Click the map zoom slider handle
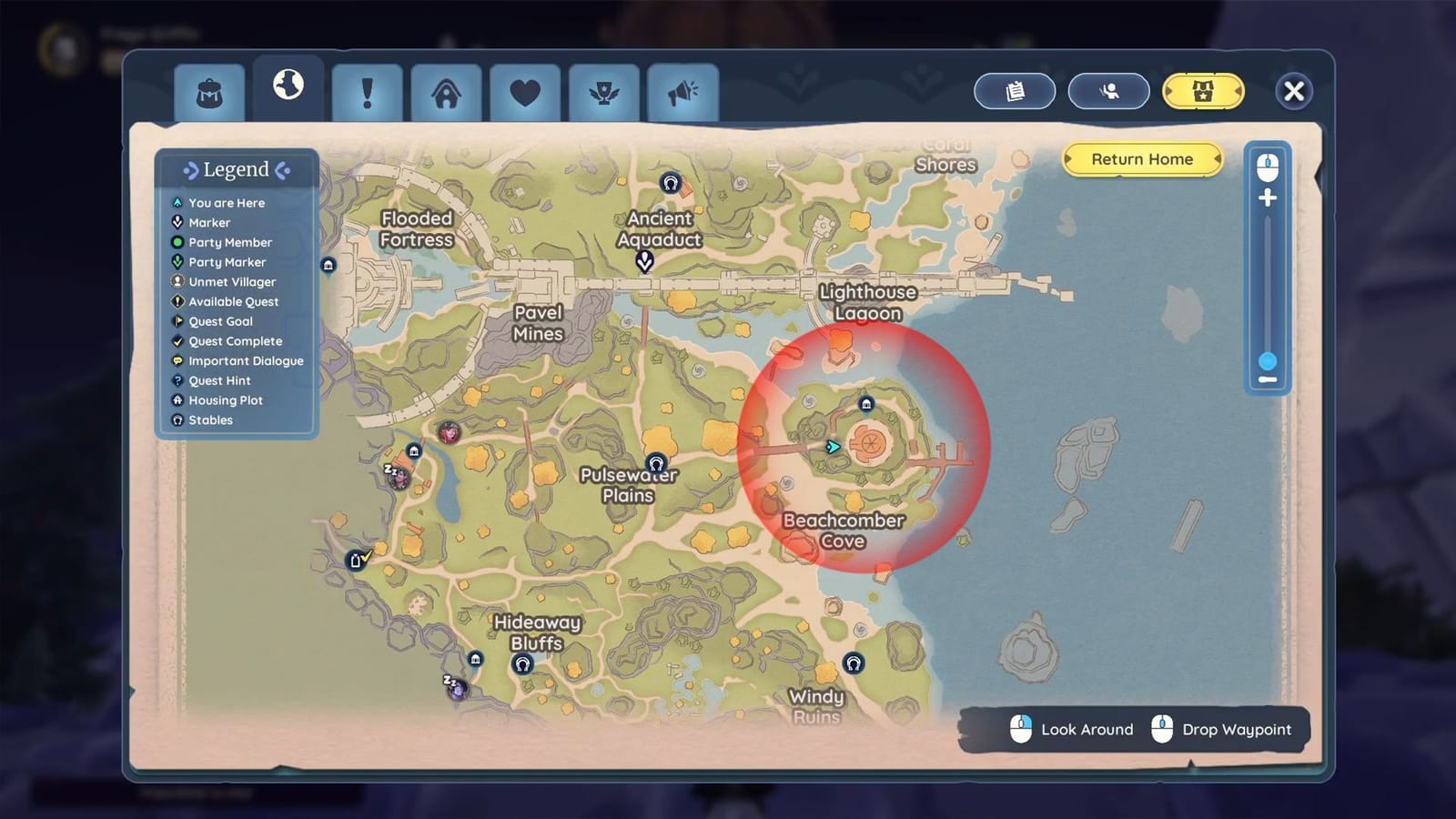Image resolution: width=1456 pixels, height=819 pixels. (1267, 362)
